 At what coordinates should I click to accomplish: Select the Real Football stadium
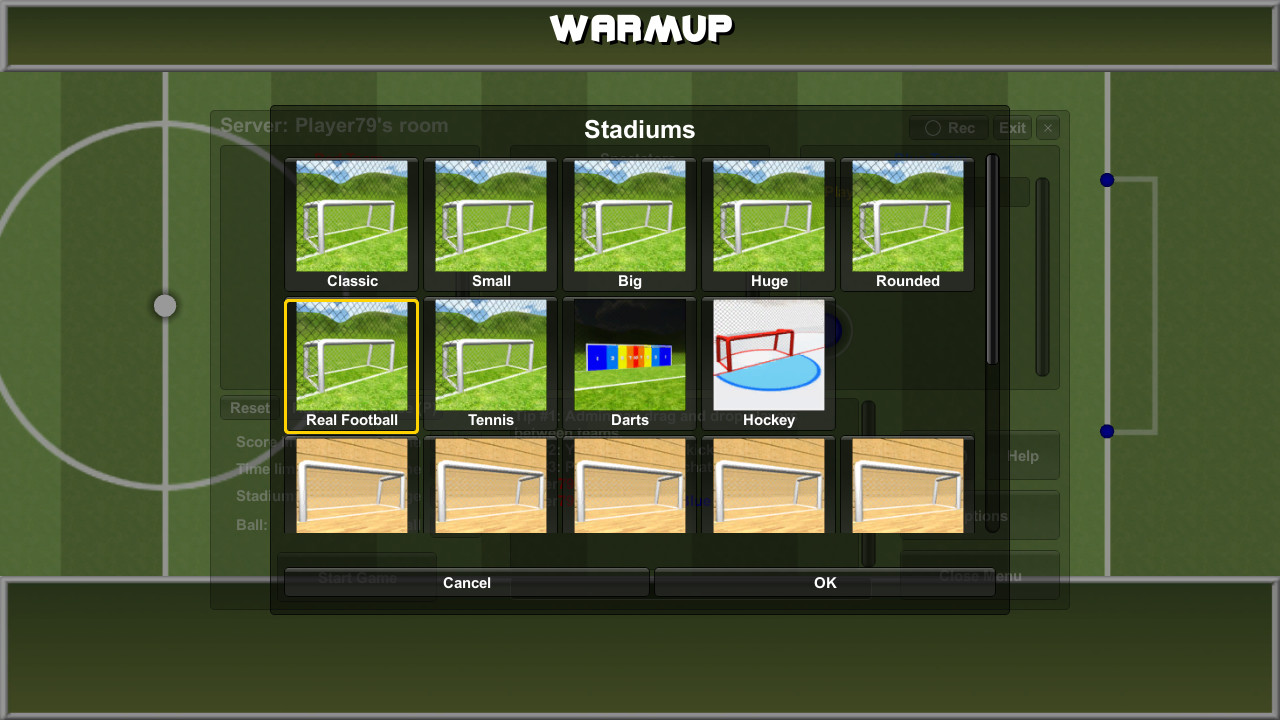click(x=351, y=360)
